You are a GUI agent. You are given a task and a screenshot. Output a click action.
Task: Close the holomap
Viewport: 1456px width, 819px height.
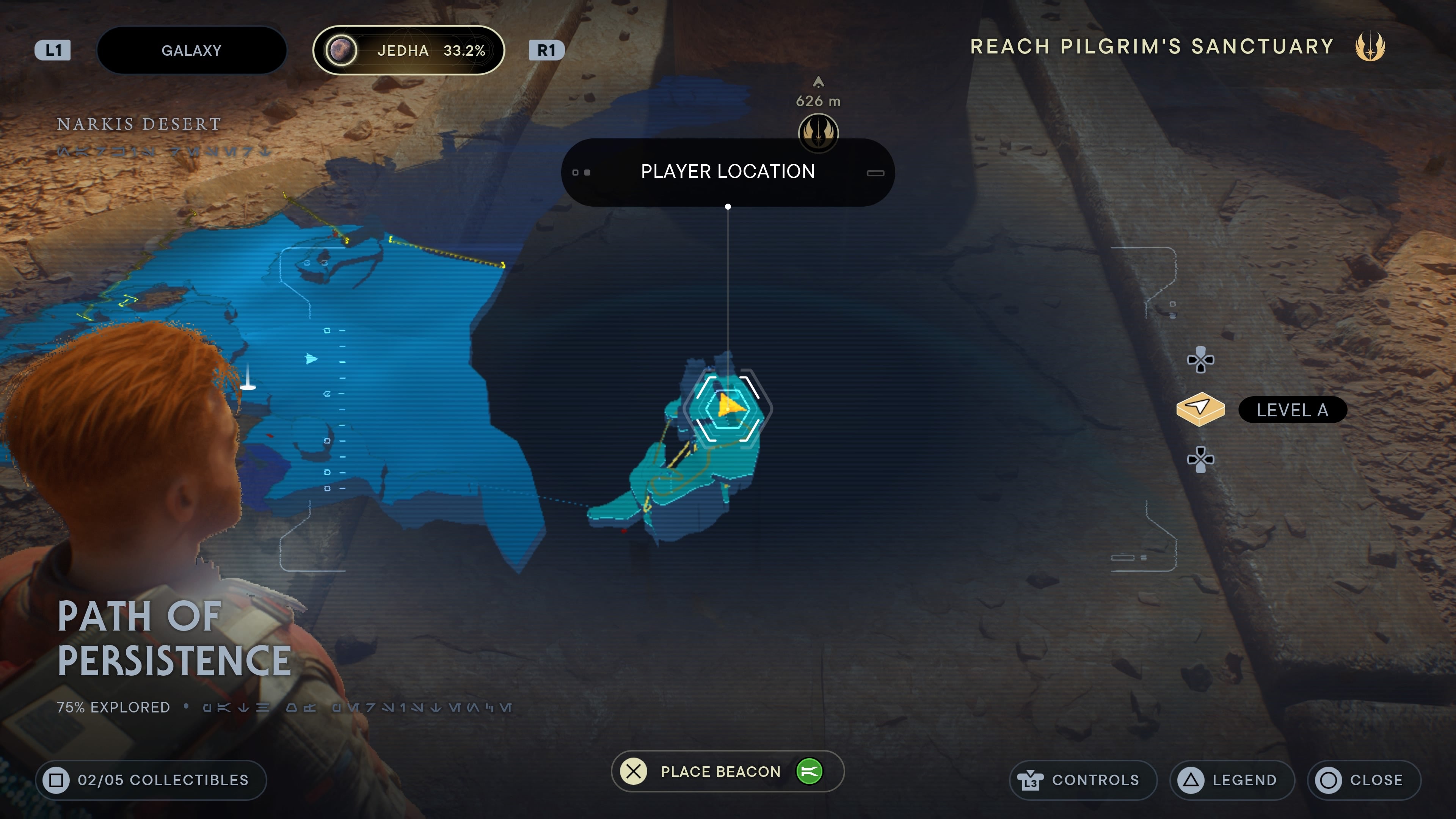[1364, 780]
